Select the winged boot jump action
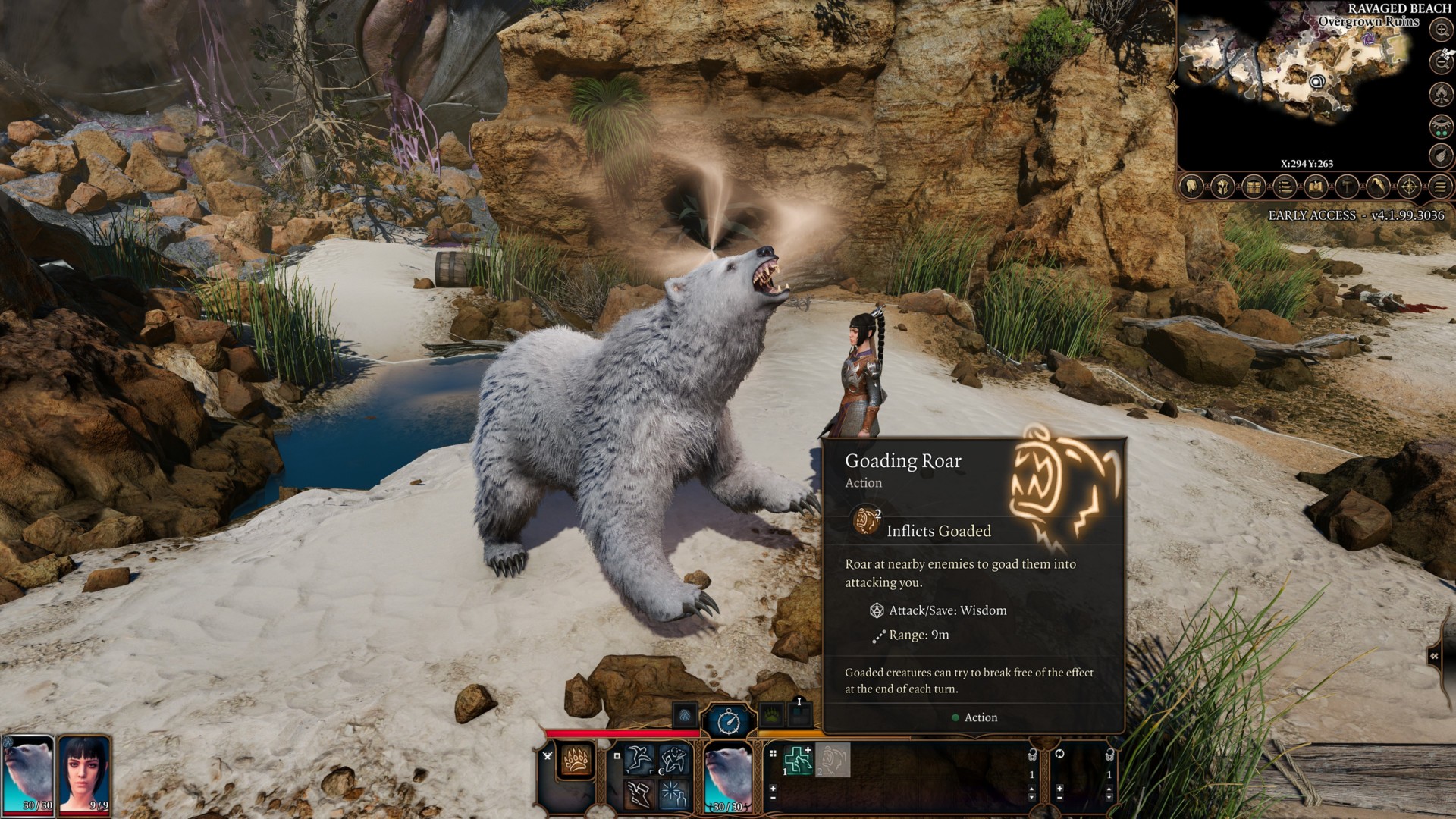Image resolution: width=1456 pixels, height=819 pixels. tap(639, 793)
